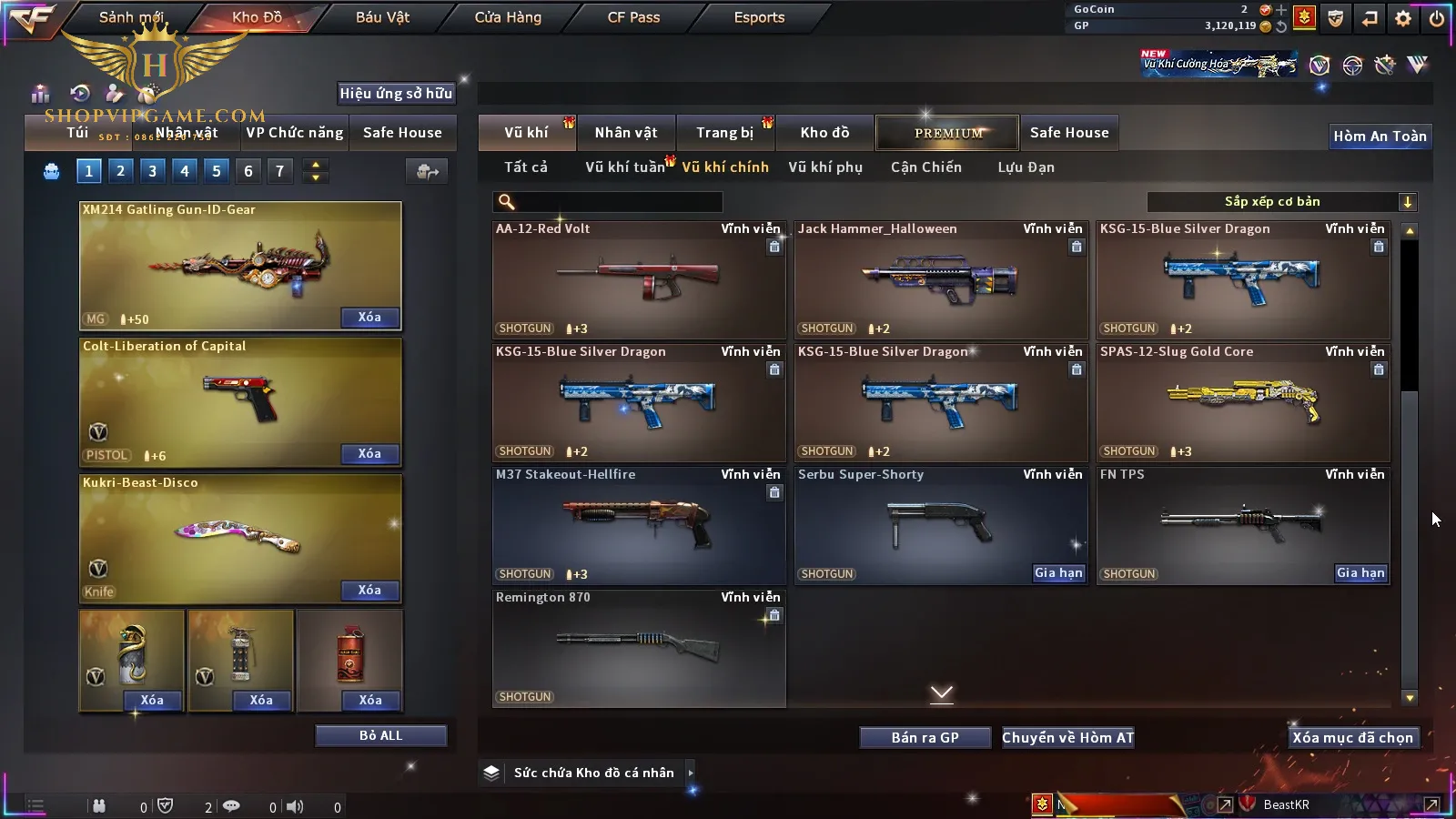
Task: Sell the selection with Bán ra GP
Action: [x=925, y=737]
